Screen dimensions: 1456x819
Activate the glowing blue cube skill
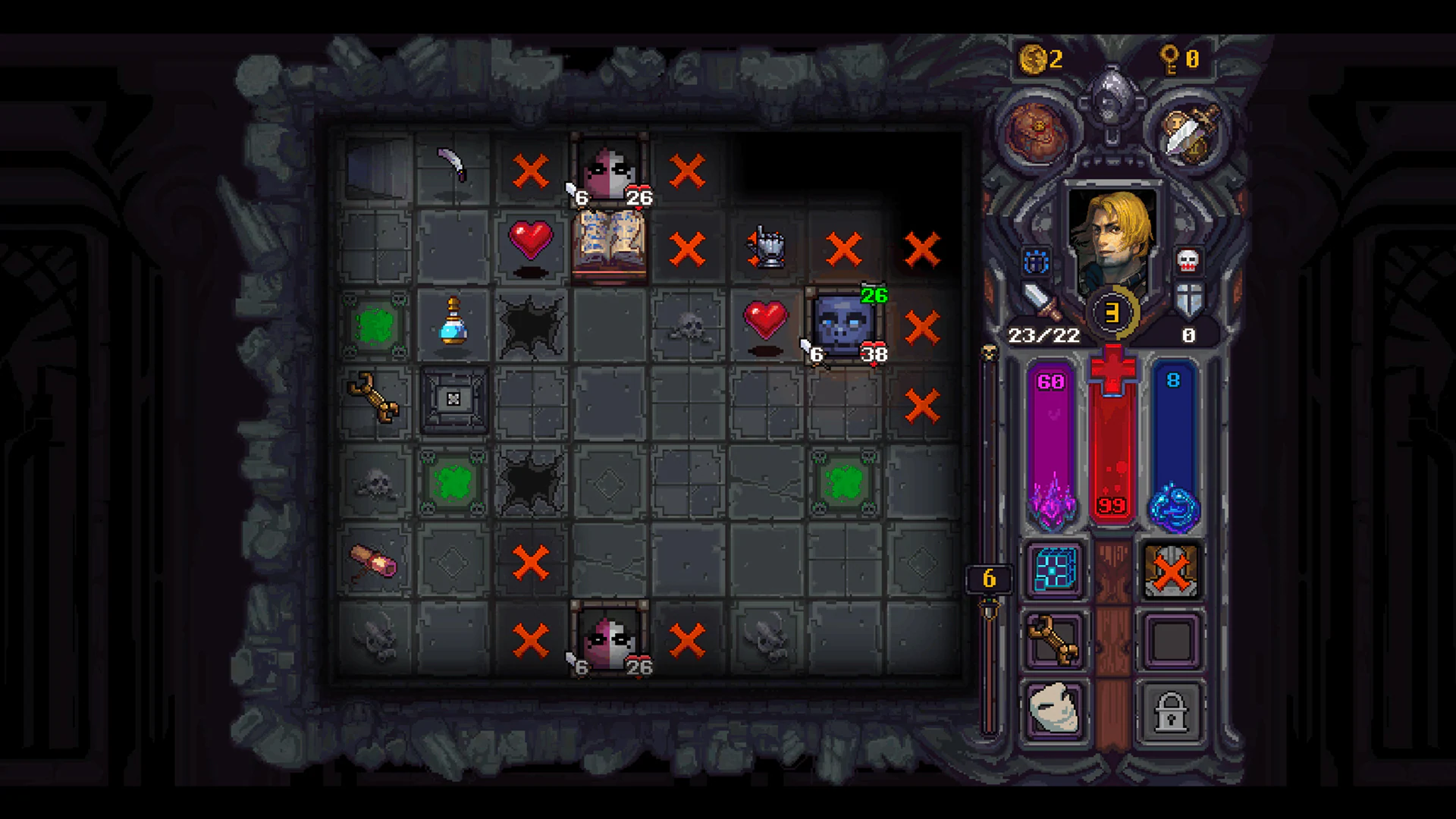tap(1054, 570)
